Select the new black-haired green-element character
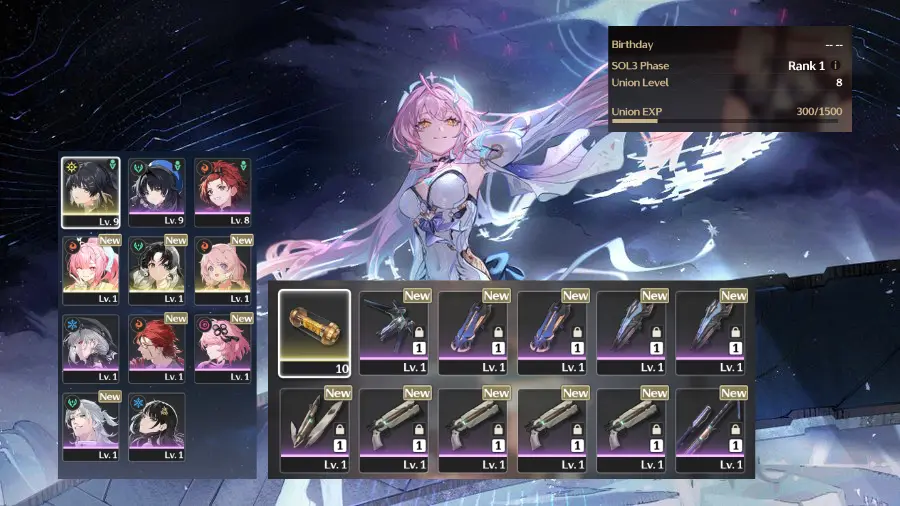The height and width of the screenshot is (506, 900). pyautogui.click(x=157, y=269)
